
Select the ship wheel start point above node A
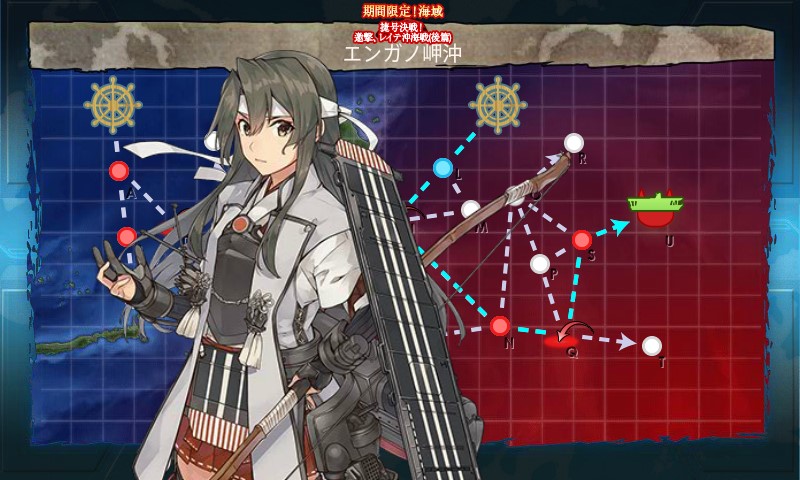coord(111,104)
